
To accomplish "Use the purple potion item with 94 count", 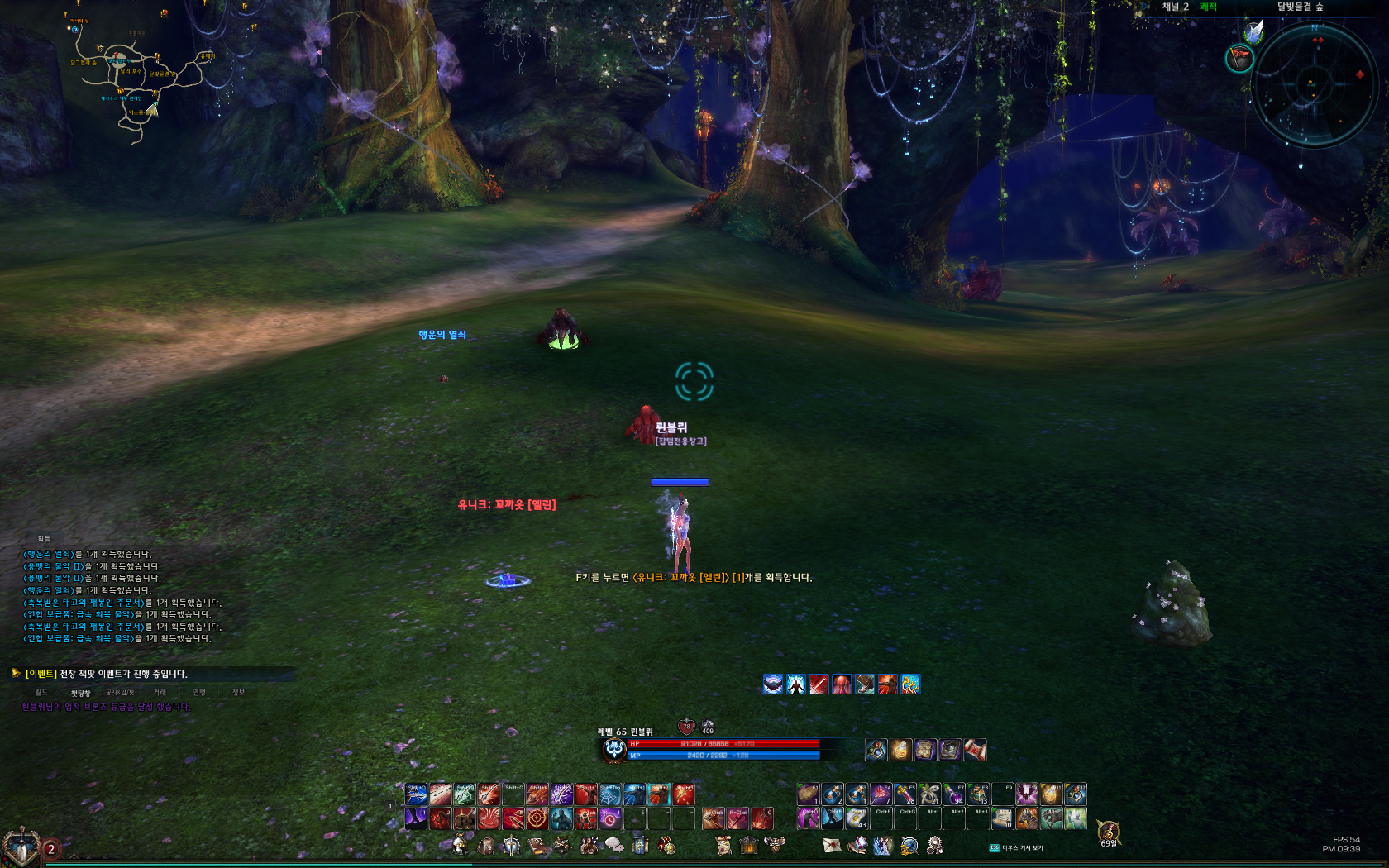I will click(953, 794).
